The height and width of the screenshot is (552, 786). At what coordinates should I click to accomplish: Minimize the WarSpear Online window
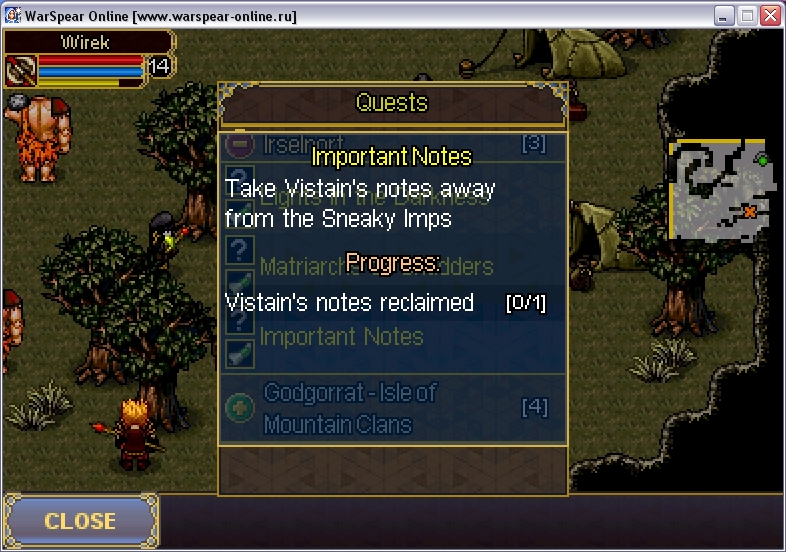(725, 16)
